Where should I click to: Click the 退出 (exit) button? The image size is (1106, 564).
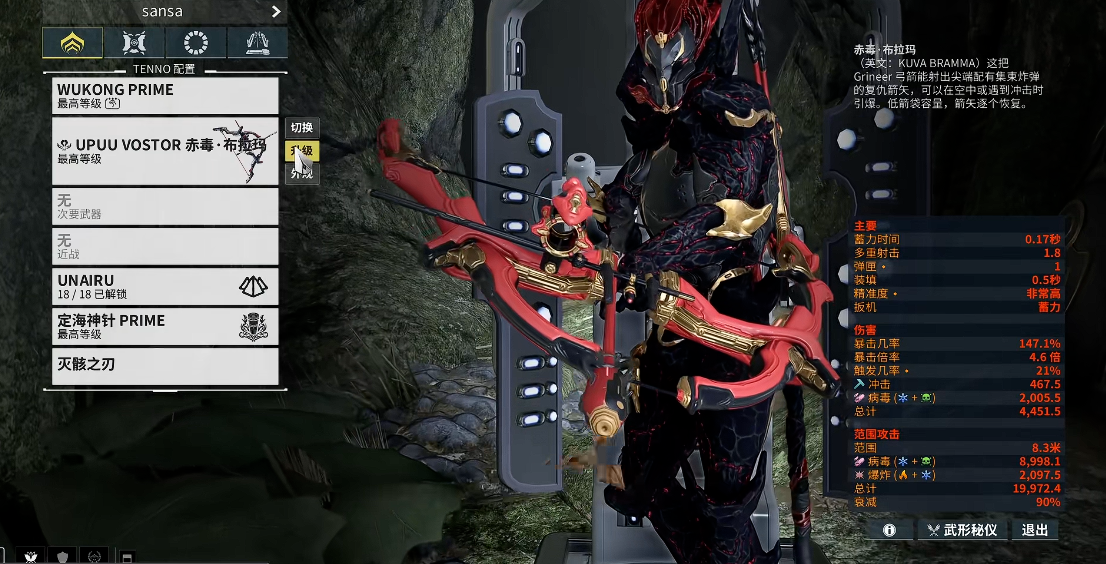point(1035,530)
